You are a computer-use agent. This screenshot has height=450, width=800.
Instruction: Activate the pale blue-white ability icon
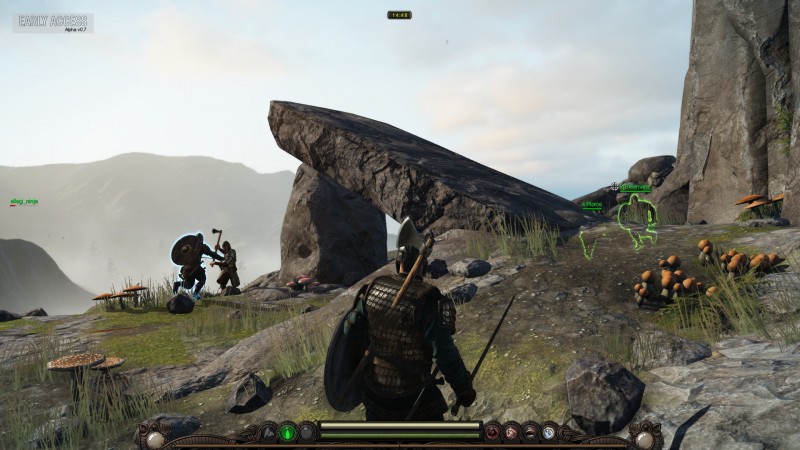click(x=548, y=432)
